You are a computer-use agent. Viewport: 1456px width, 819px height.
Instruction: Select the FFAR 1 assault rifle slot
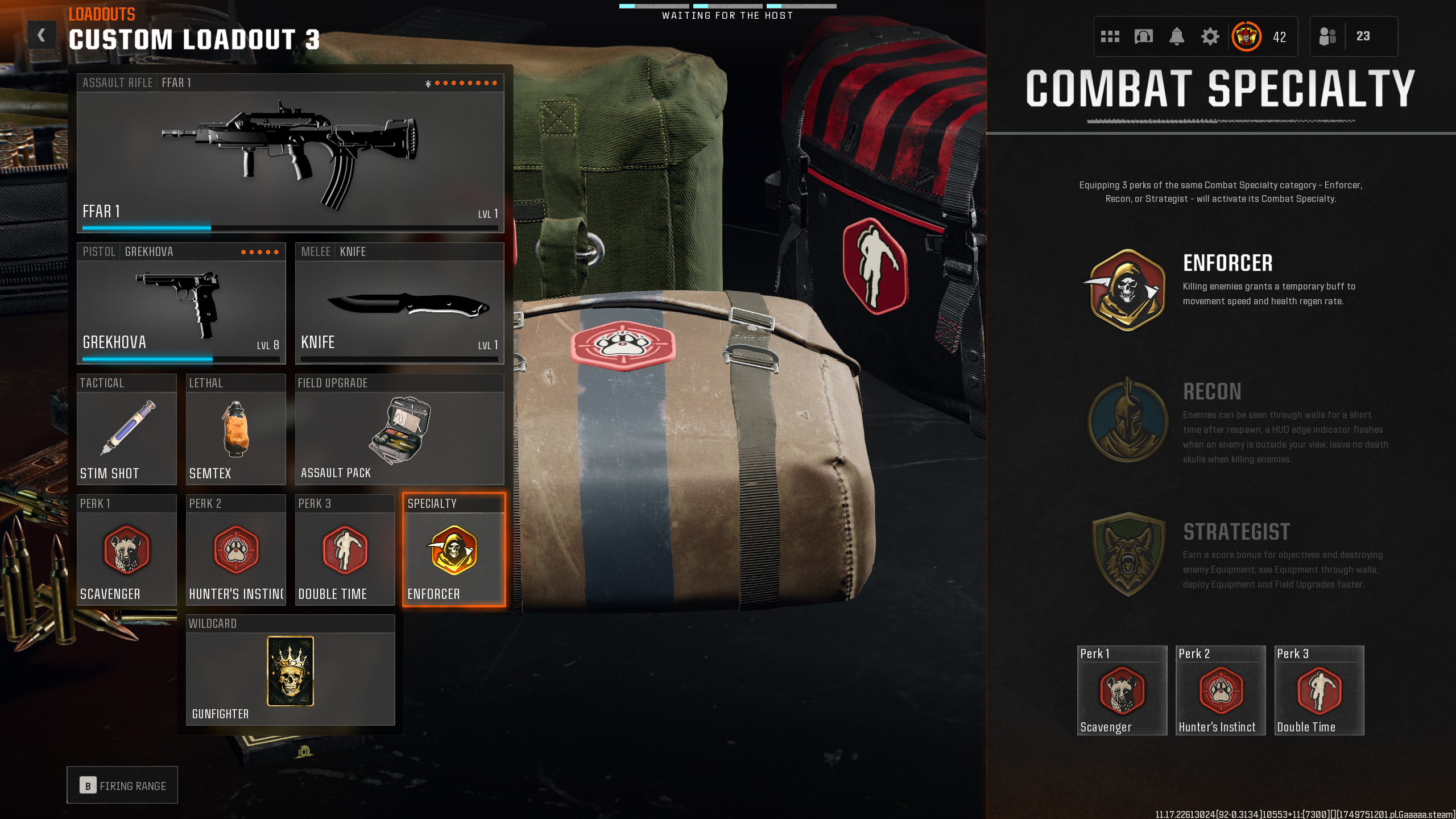pos(290,154)
